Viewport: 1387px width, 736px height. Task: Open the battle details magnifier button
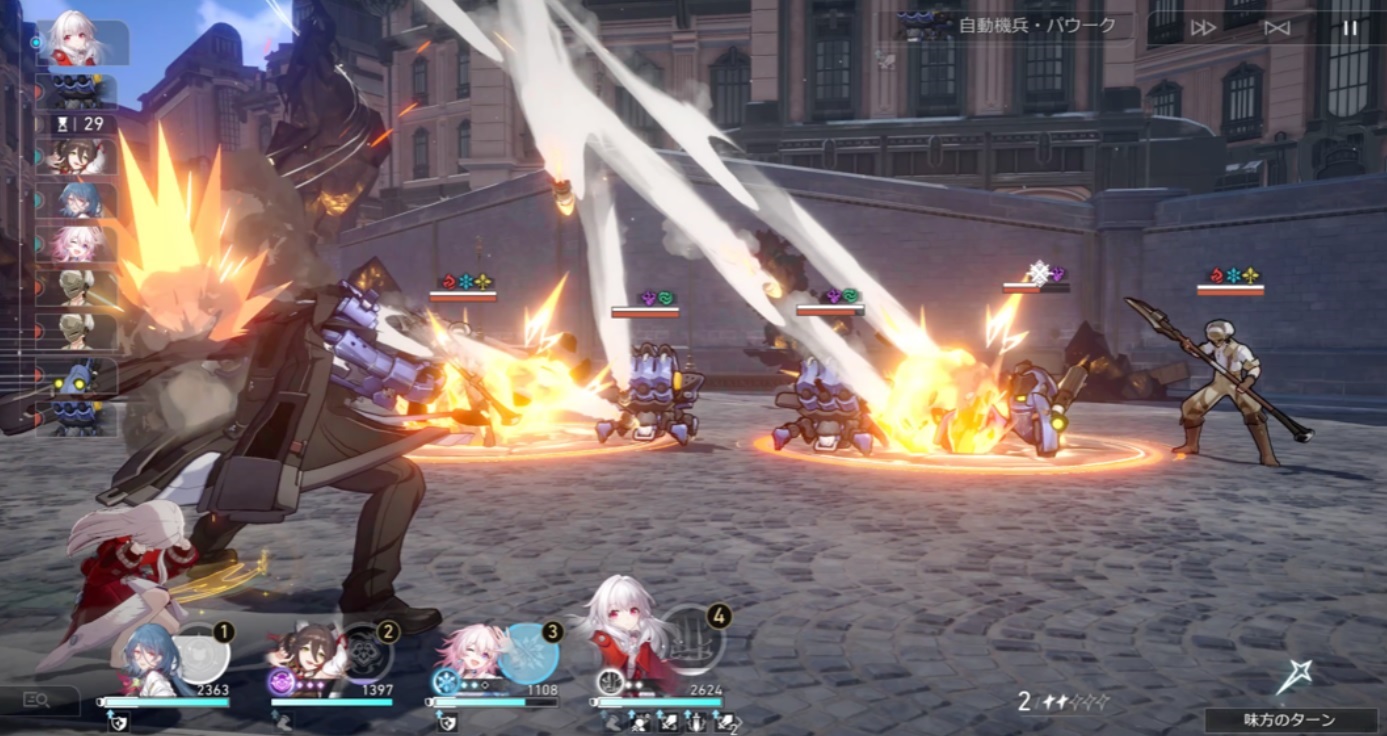(x=37, y=700)
